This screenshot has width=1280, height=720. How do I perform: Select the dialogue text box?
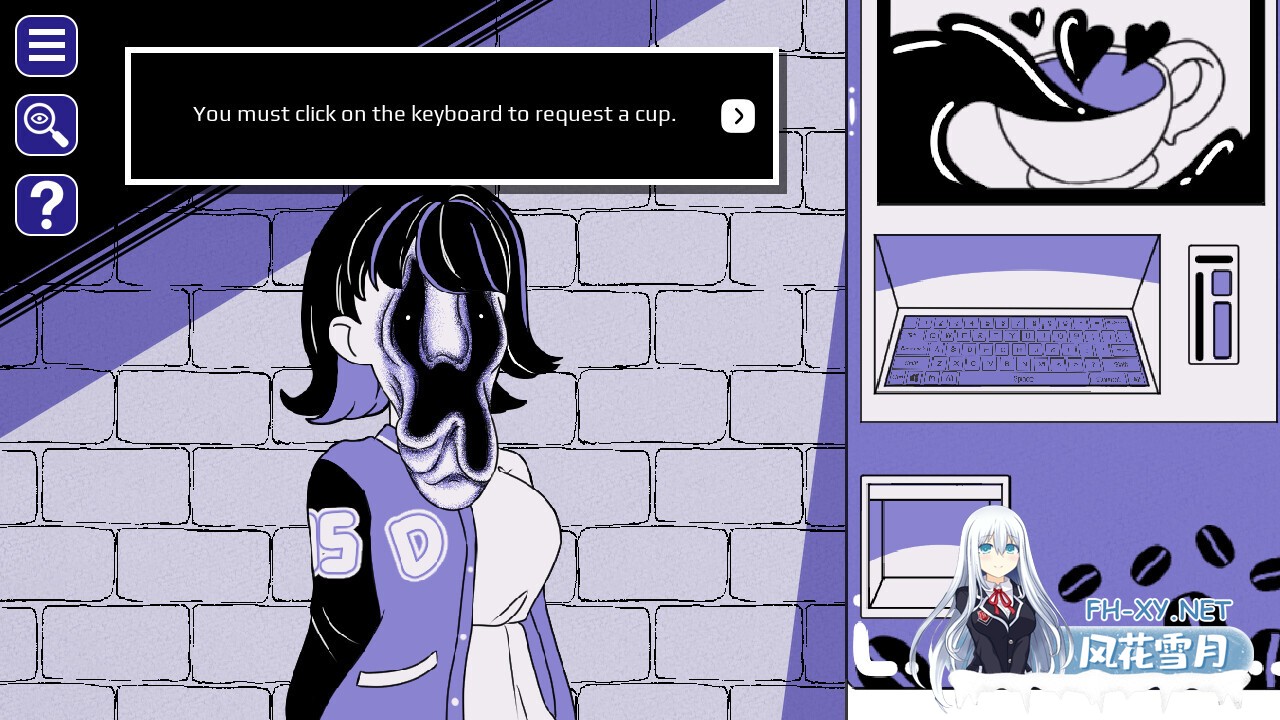click(x=435, y=114)
